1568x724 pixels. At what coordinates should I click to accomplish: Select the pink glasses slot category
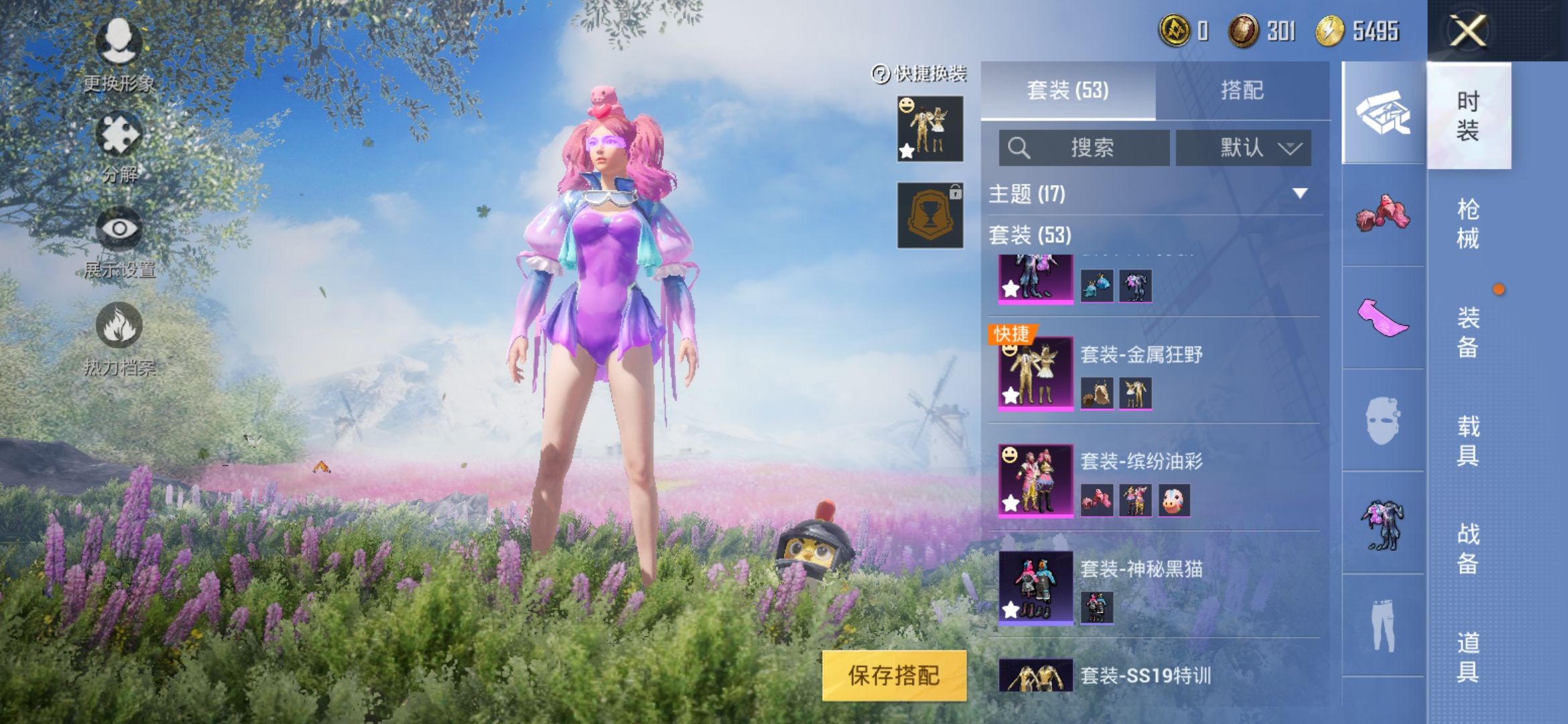[1383, 317]
